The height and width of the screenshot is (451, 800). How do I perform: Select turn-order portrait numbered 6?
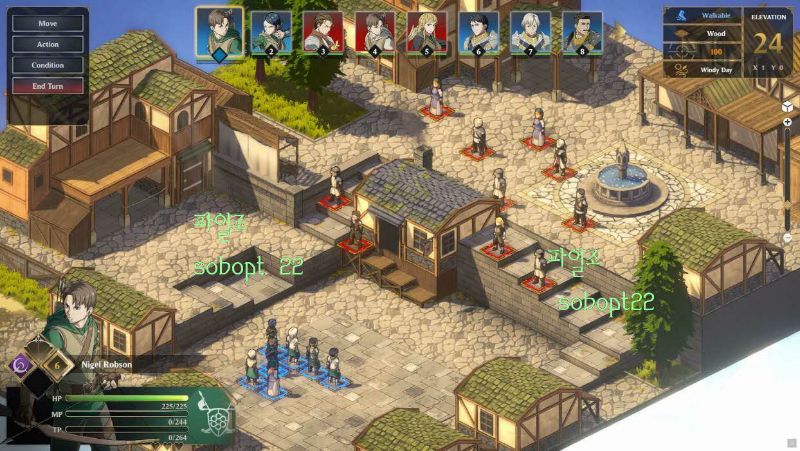coord(478,32)
